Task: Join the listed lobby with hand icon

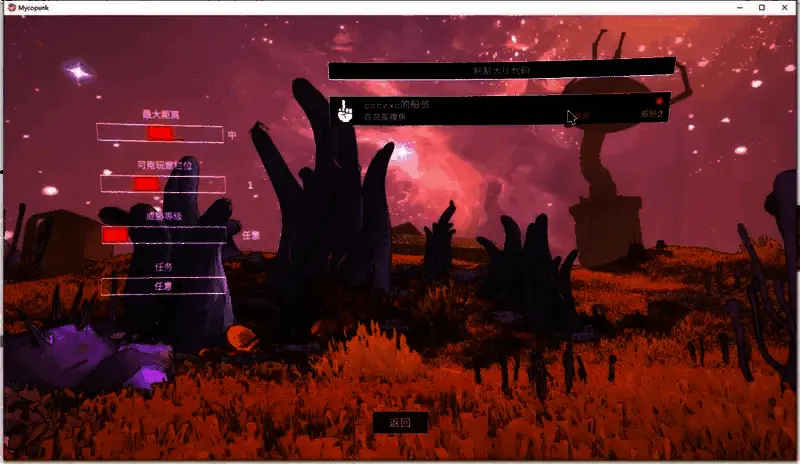Action: point(500,110)
